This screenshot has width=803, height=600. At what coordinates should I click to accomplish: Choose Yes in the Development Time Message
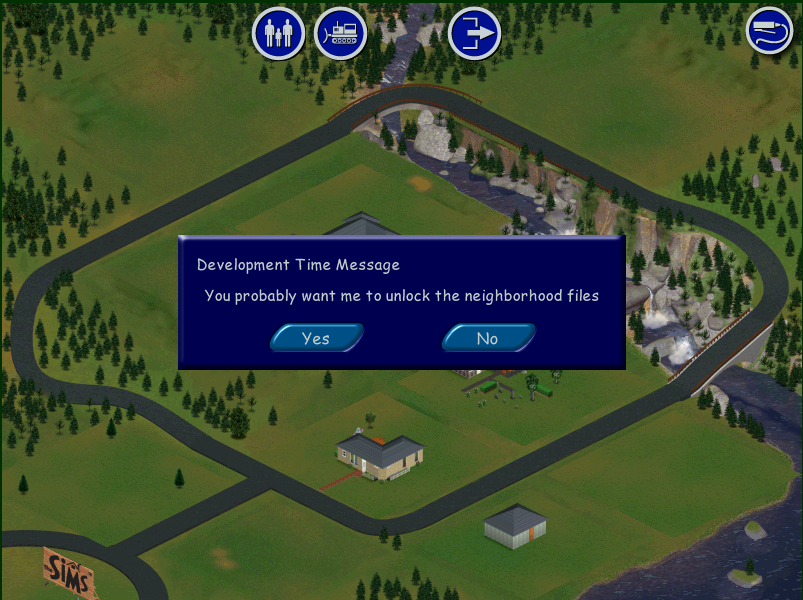click(316, 338)
